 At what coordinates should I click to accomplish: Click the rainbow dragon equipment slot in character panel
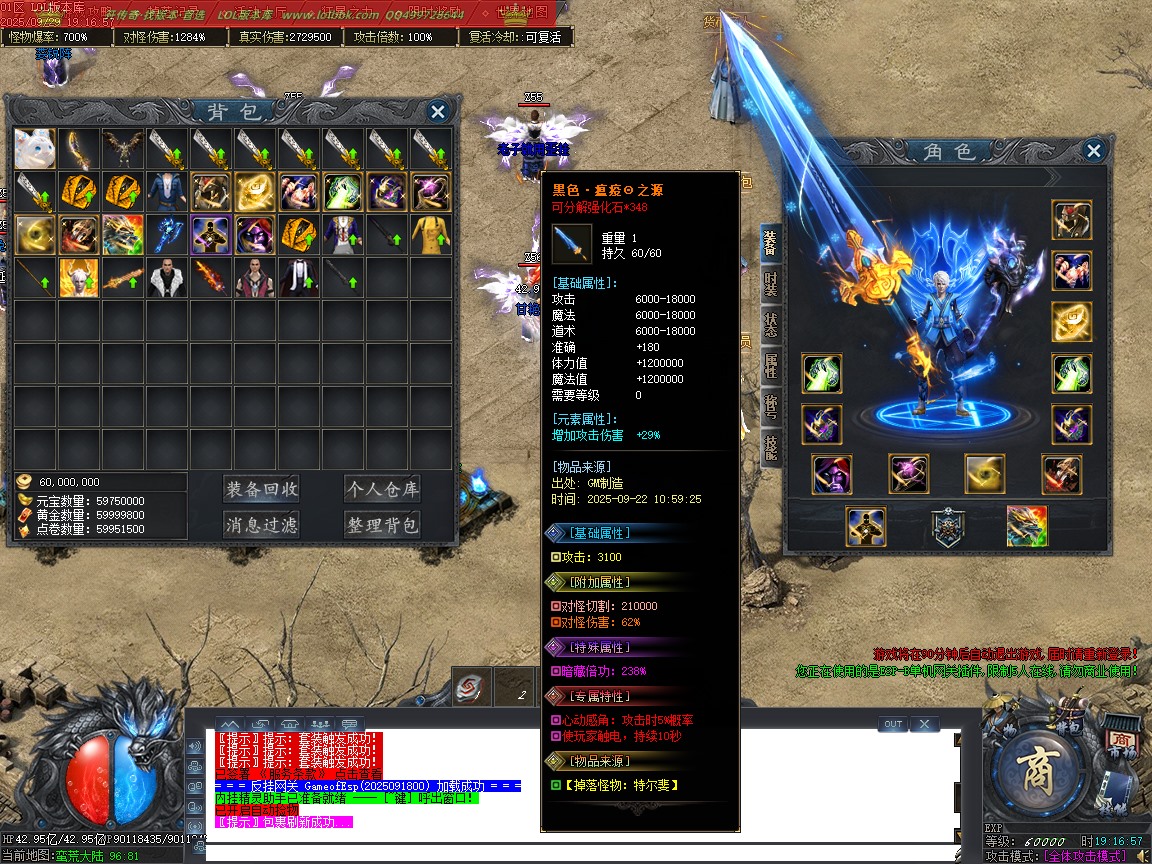[x=1027, y=527]
